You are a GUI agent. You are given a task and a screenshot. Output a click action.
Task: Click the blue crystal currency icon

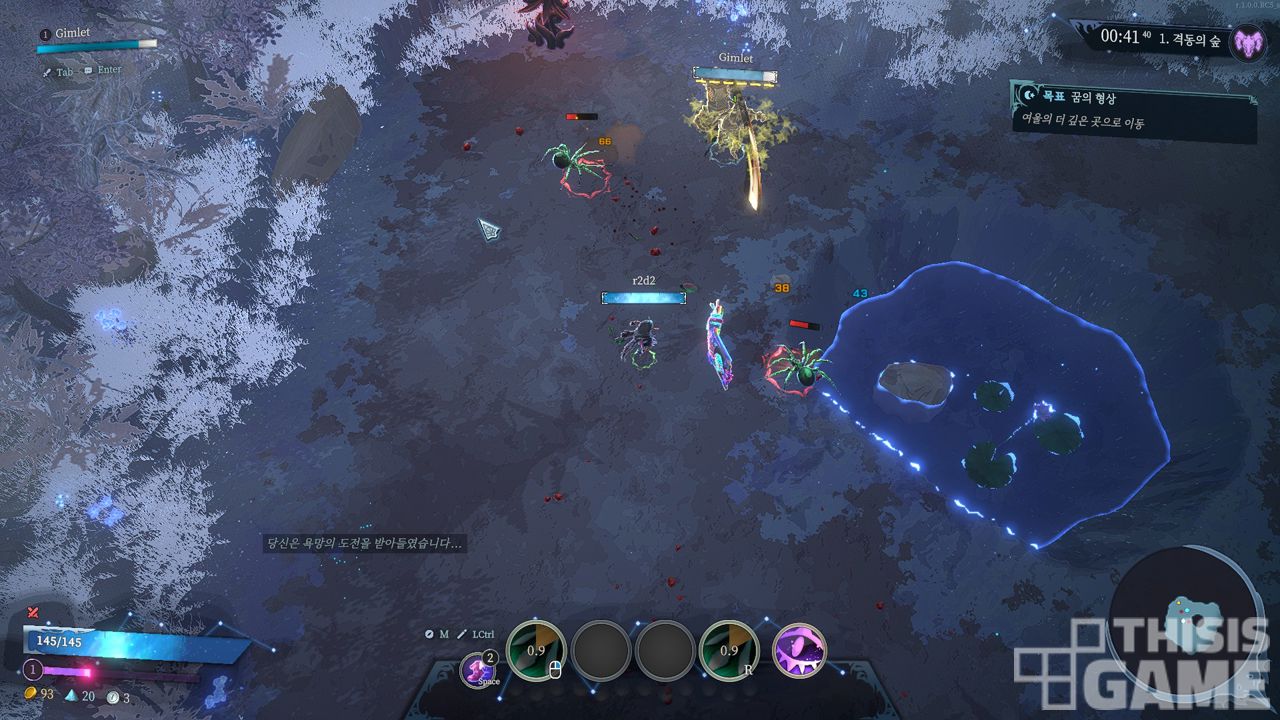tap(71, 695)
